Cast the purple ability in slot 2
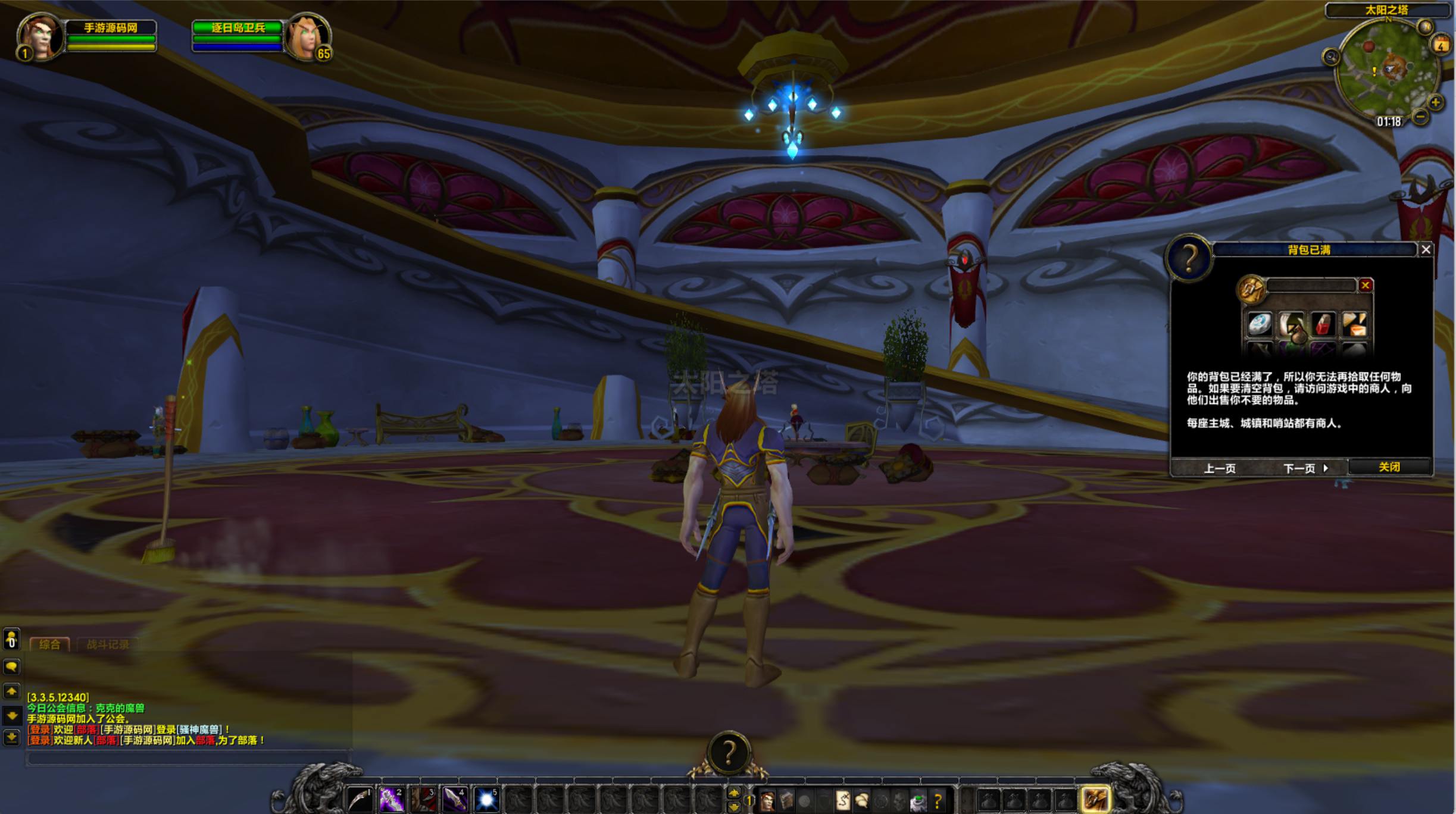1456x814 pixels. [392, 800]
